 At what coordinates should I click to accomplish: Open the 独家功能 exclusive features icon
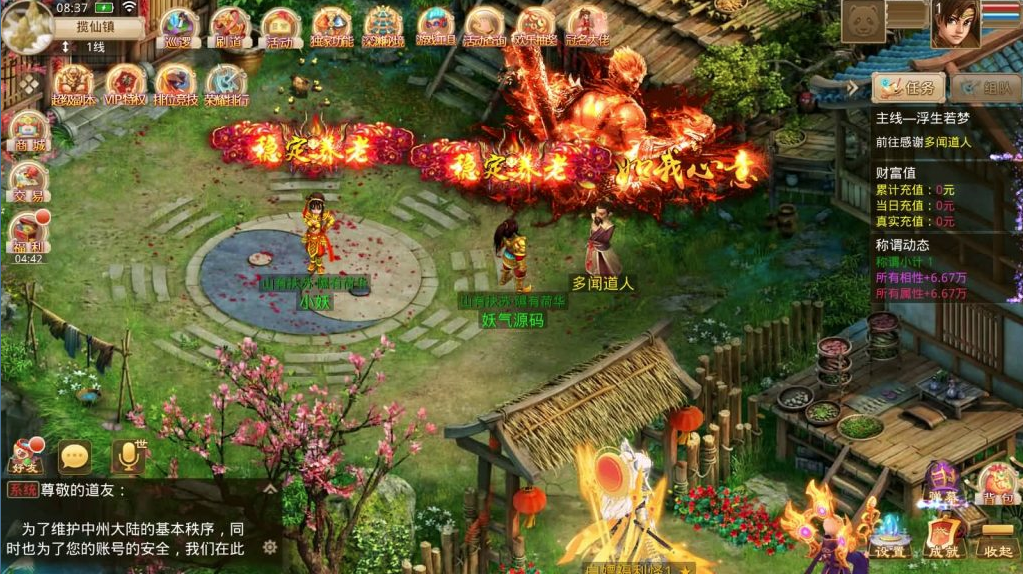coord(332,28)
